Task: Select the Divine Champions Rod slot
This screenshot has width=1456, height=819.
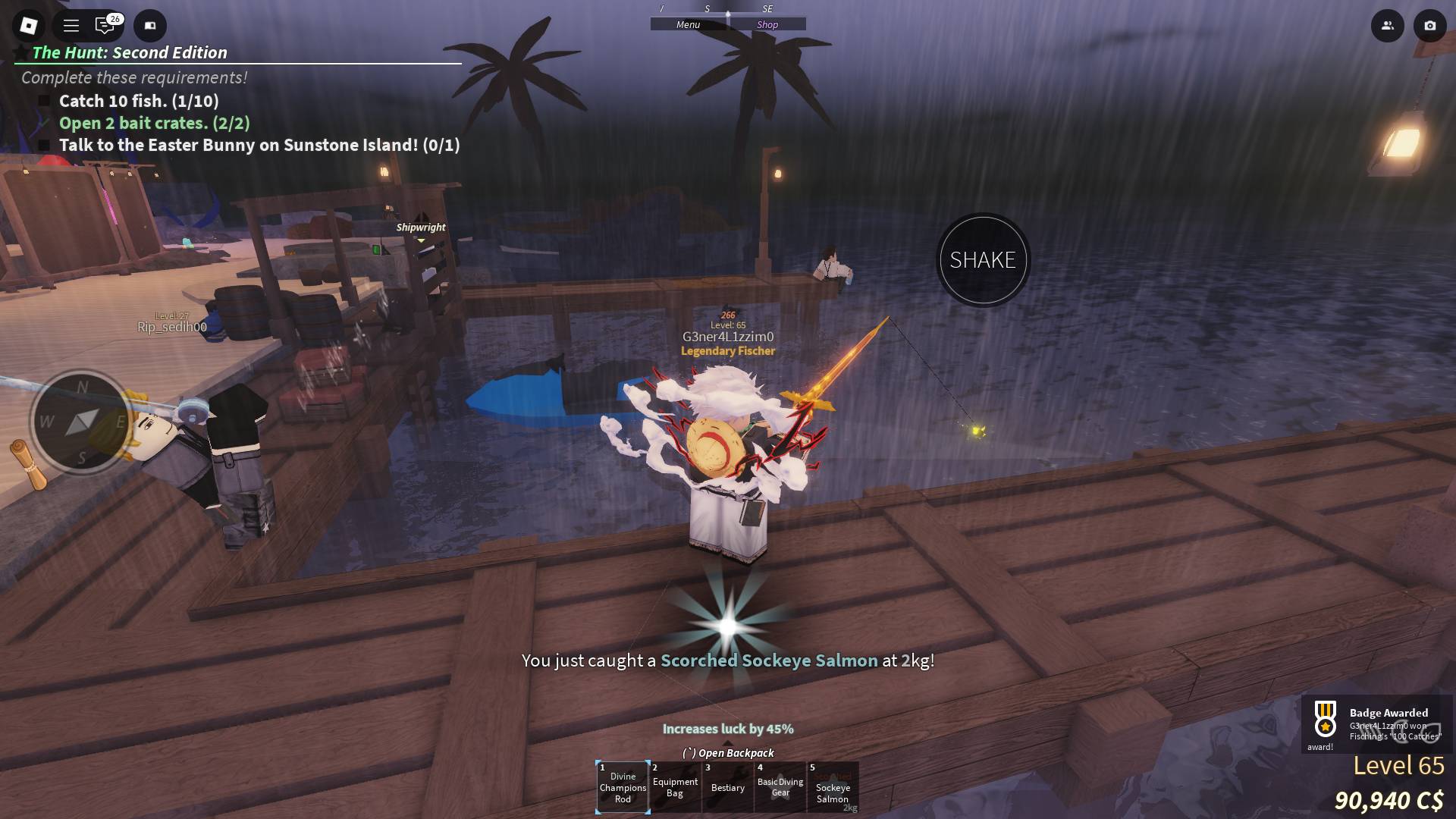Action: click(x=623, y=787)
